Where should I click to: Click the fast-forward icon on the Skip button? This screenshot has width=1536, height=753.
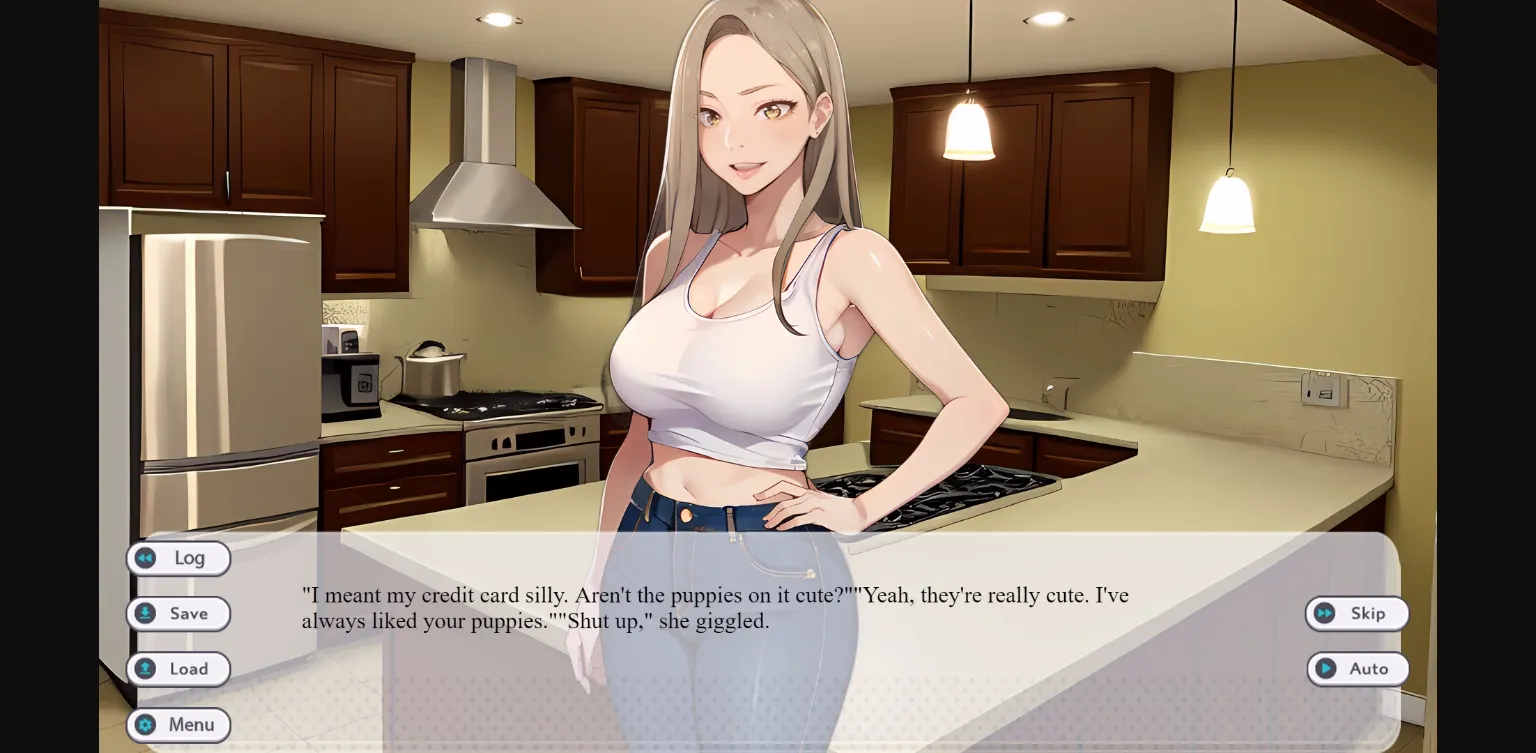pyautogui.click(x=1326, y=613)
